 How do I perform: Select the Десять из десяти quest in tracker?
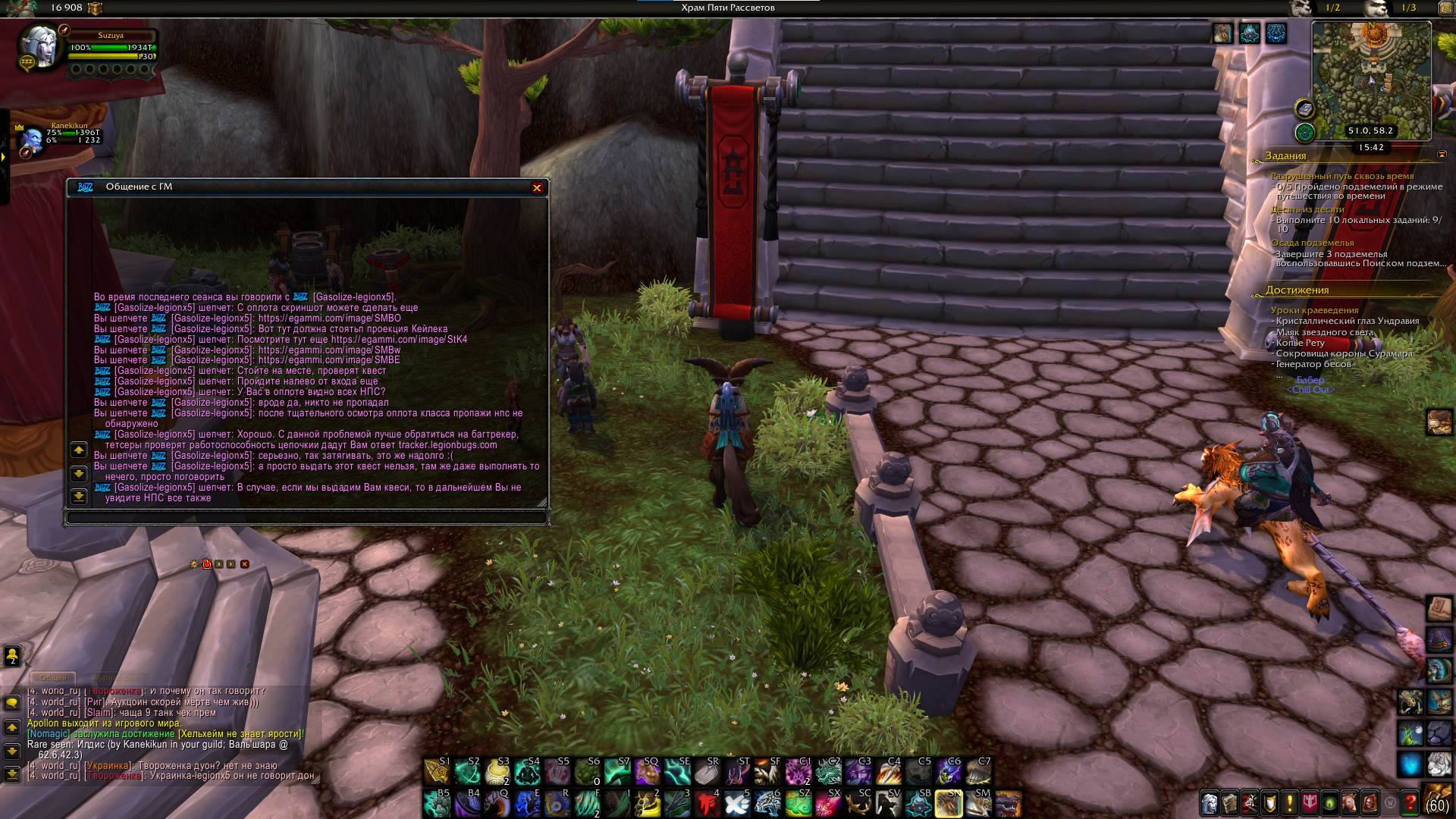[1307, 209]
